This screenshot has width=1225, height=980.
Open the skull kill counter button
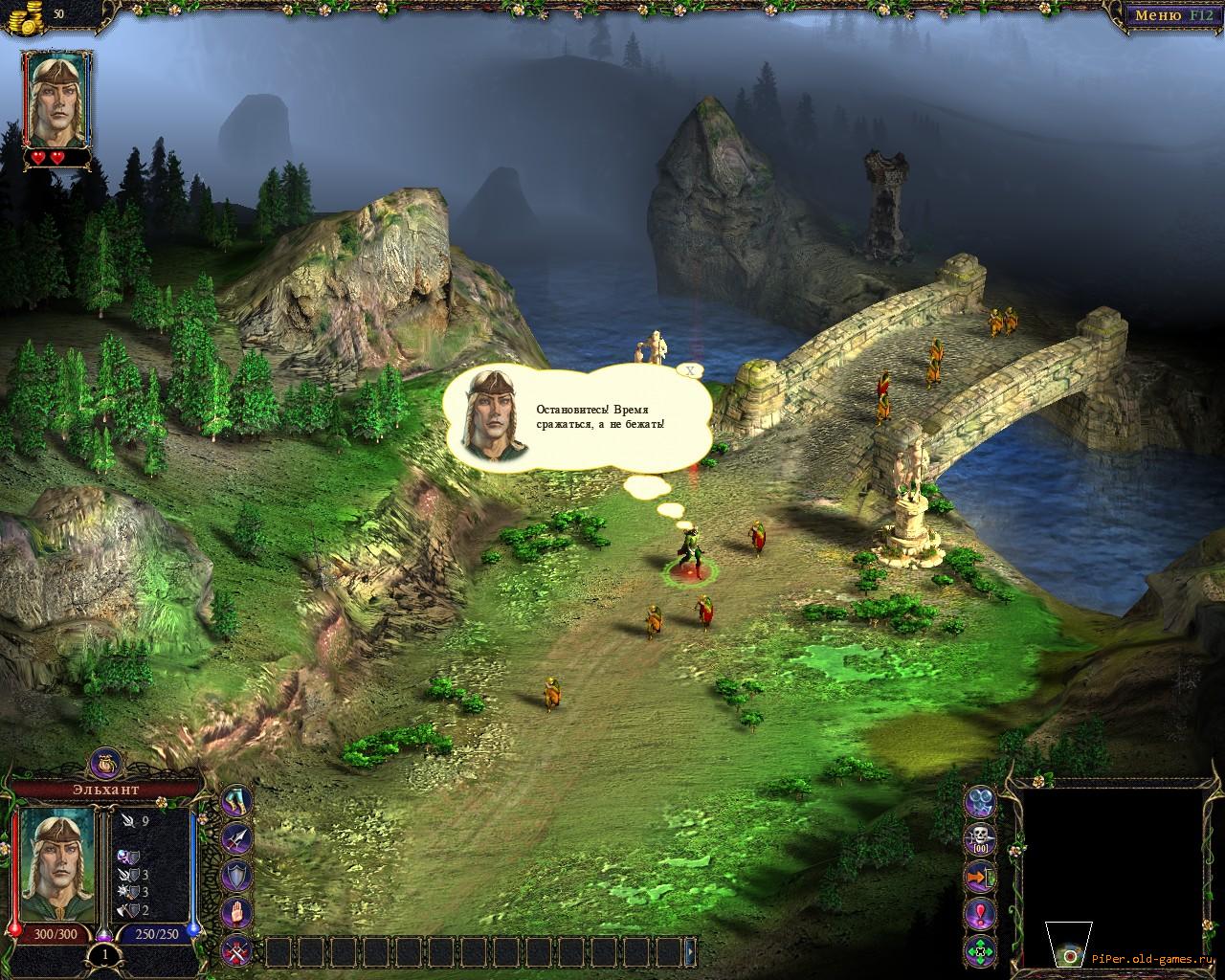tap(981, 839)
